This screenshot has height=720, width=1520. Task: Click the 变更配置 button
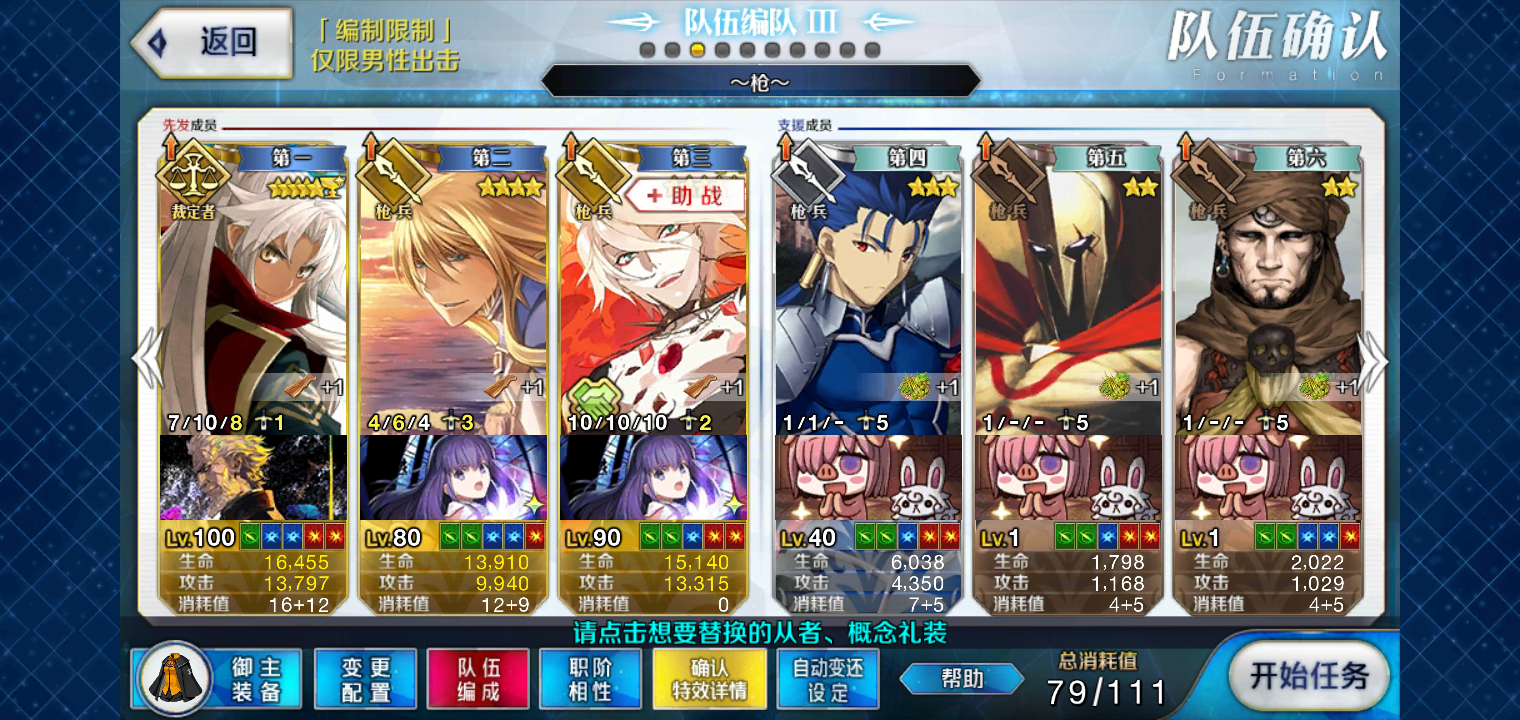[x=365, y=679]
